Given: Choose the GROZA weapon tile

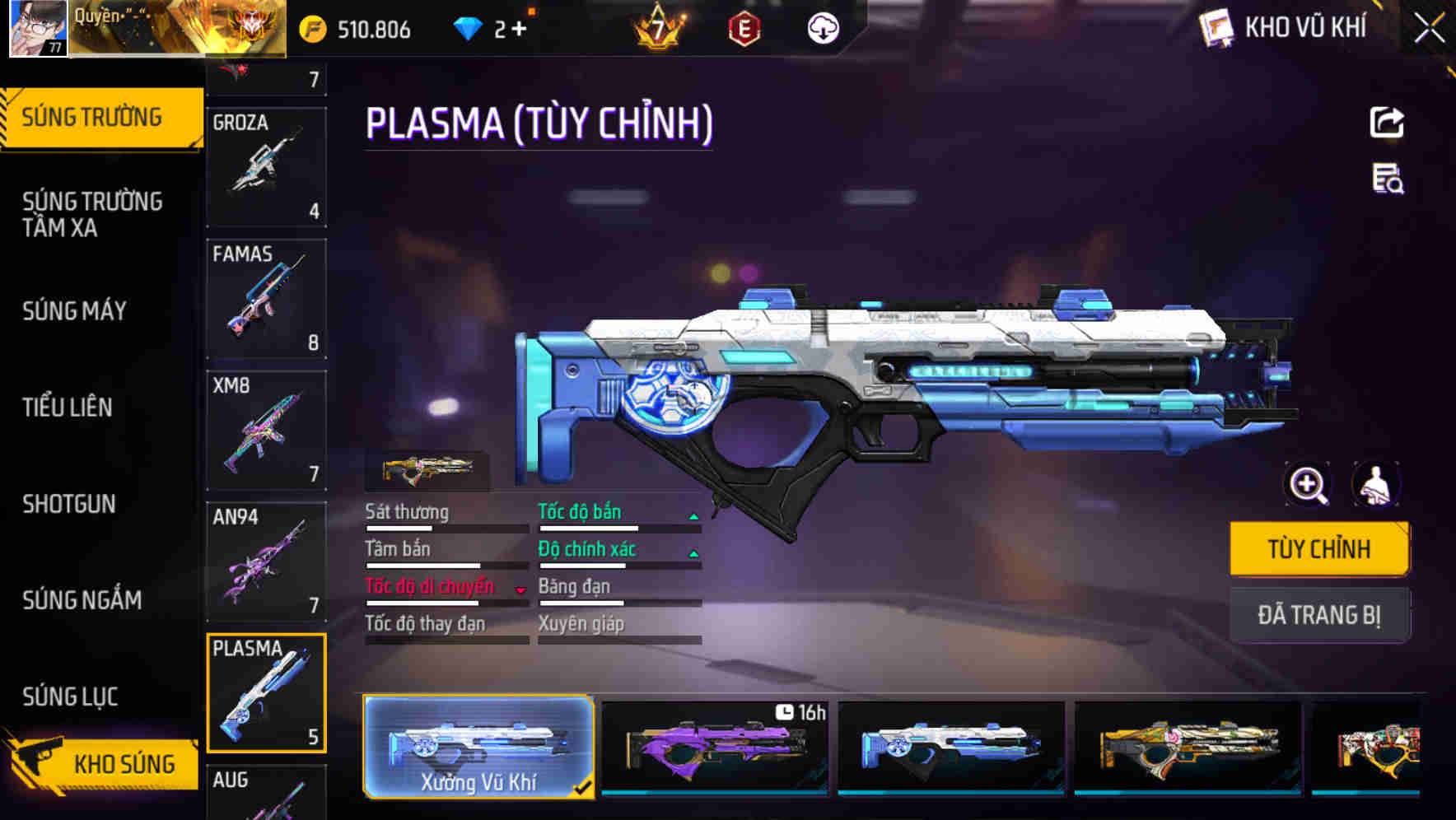Looking at the screenshot, I should click(266, 167).
